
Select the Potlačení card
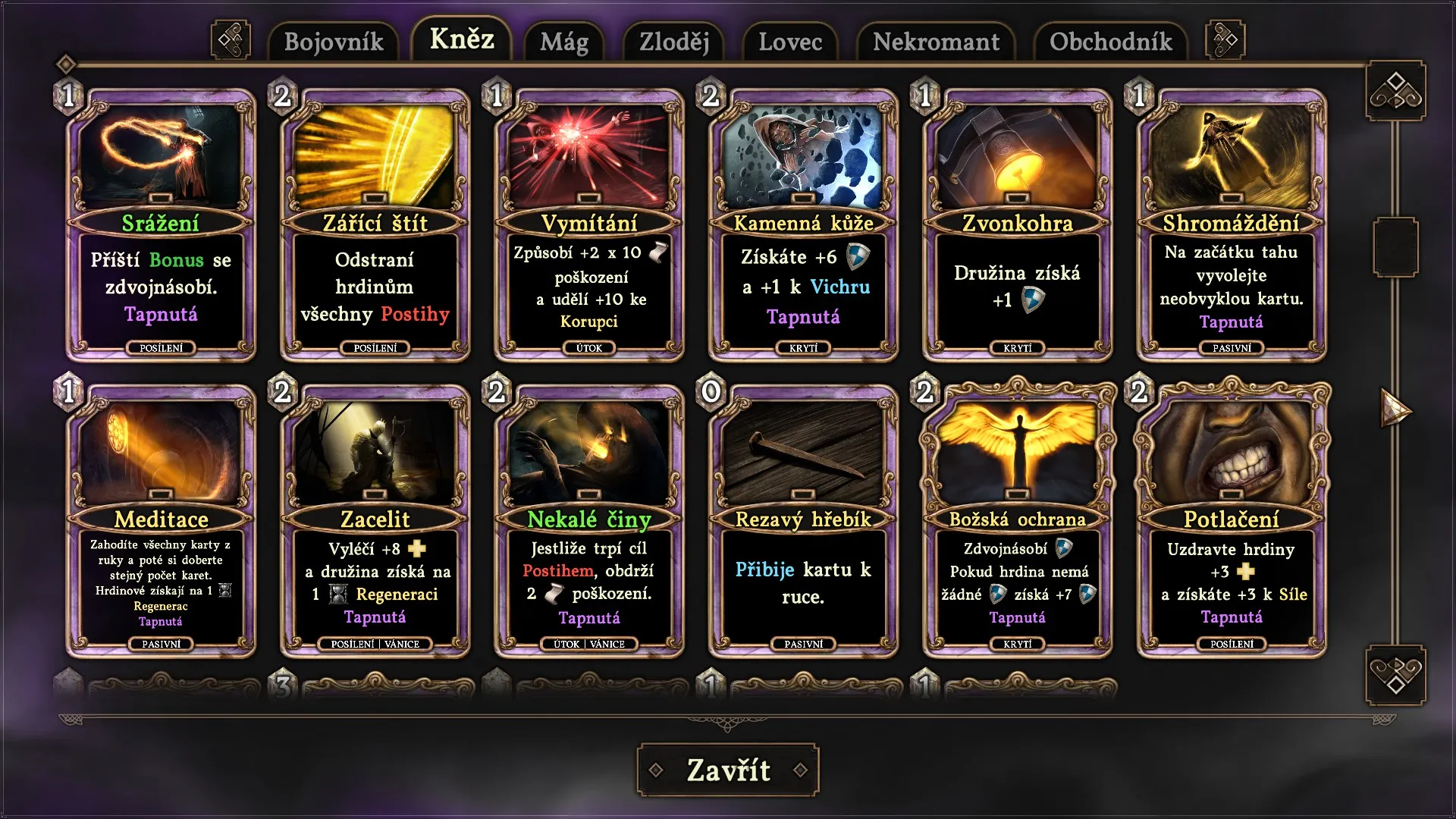coord(1232,521)
